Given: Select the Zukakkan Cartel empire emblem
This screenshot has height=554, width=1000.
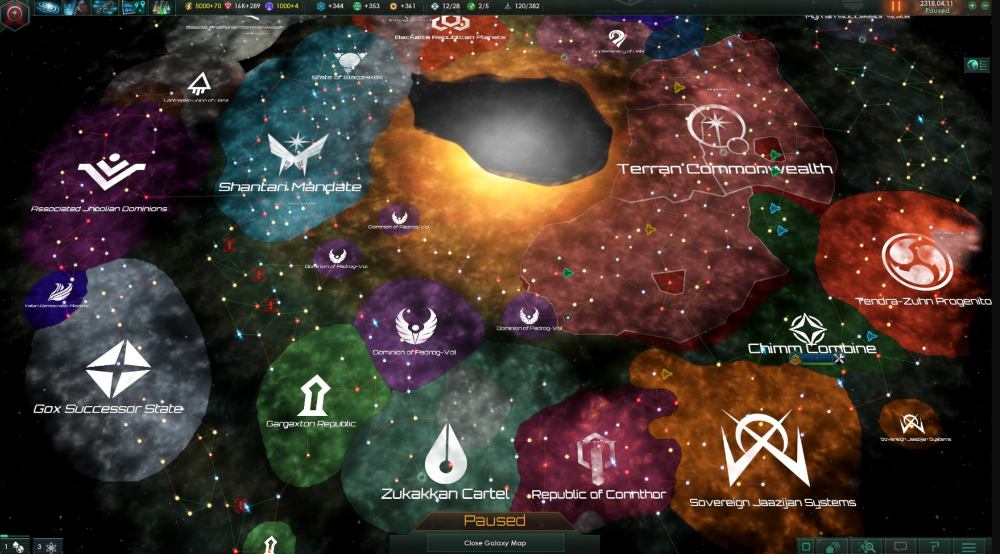Looking at the screenshot, I should click(x=444, y=452).
